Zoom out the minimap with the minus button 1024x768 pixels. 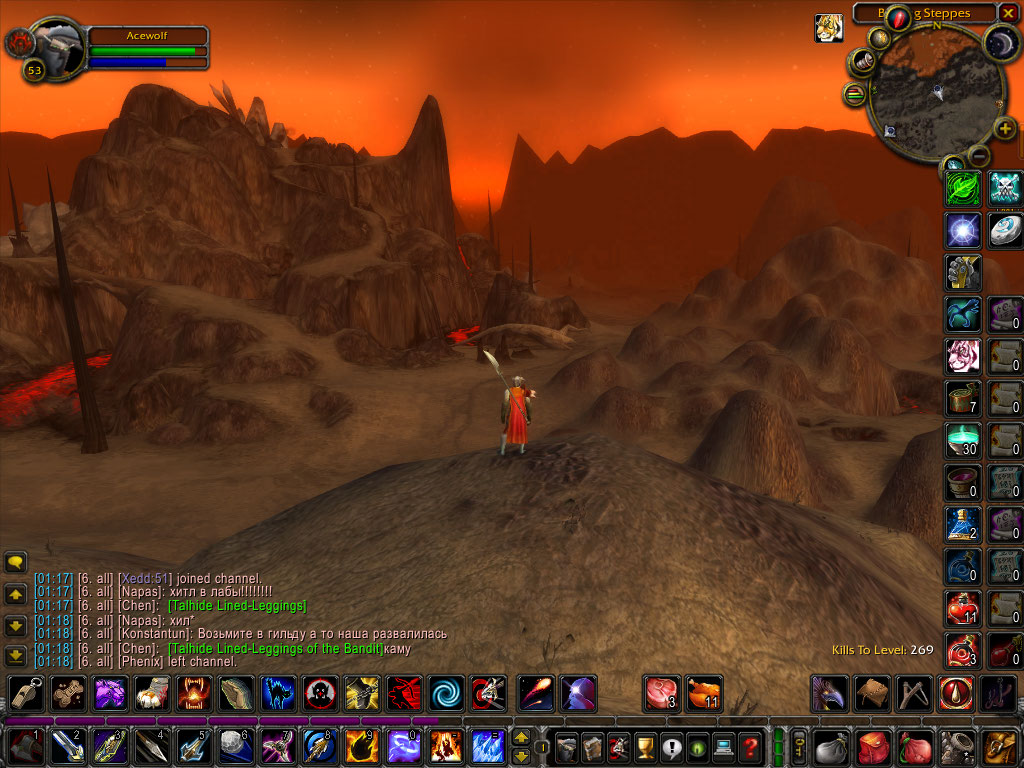point(979,156)
